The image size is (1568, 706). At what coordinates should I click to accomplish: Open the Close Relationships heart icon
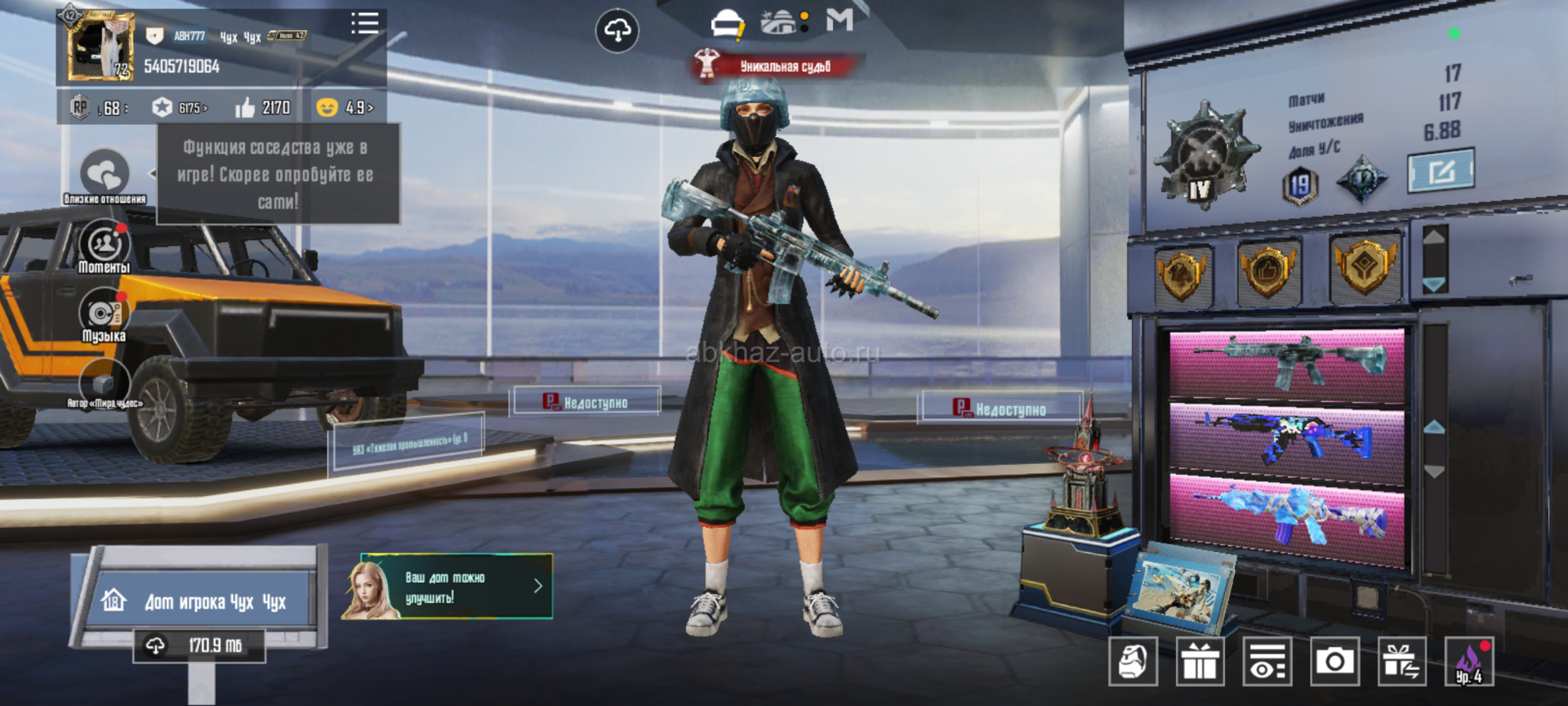click(105, 175)
